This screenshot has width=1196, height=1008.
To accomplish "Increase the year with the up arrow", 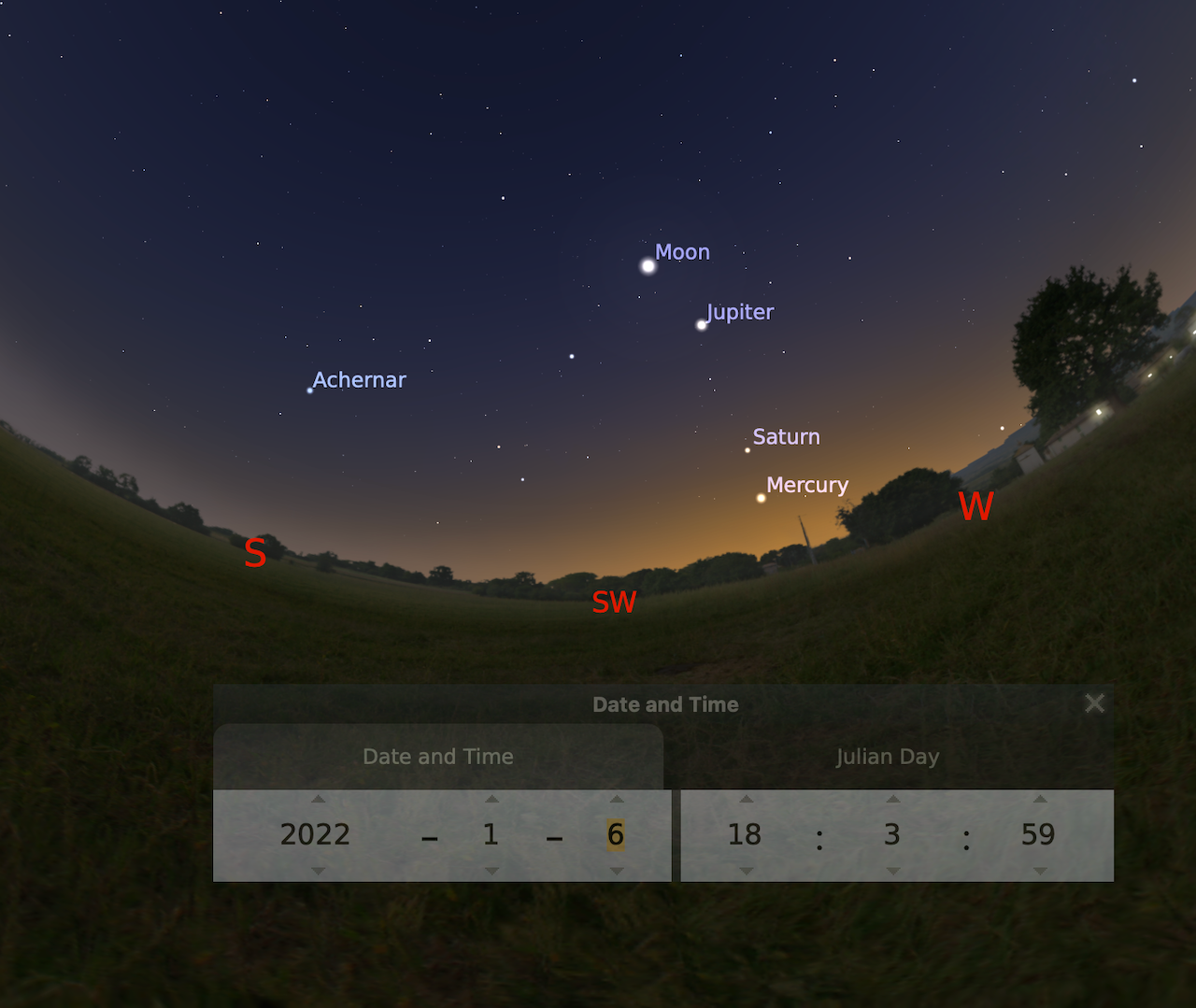I will point(318,799).
